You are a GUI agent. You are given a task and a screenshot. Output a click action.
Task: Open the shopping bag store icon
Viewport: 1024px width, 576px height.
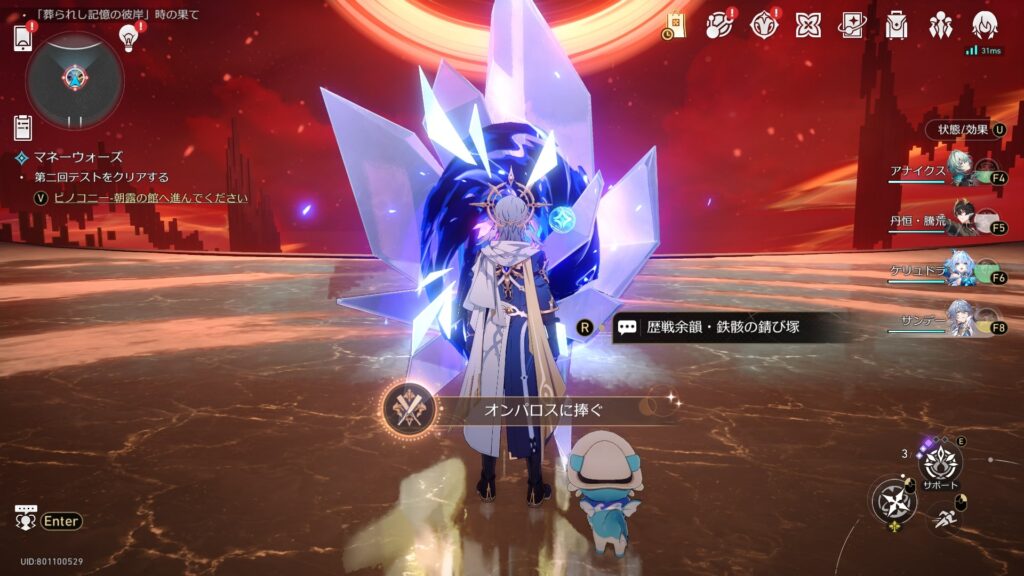[x=674, y=26]
